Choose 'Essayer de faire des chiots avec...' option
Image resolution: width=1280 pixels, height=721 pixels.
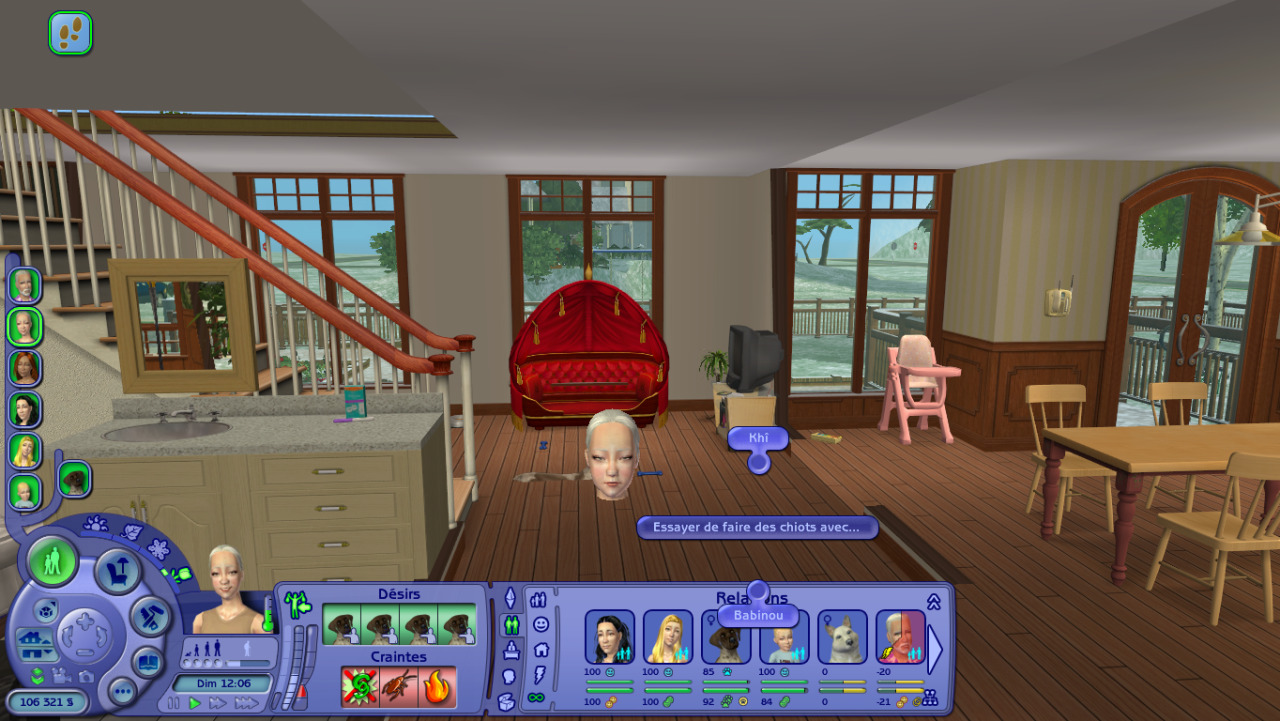[757, 527]
